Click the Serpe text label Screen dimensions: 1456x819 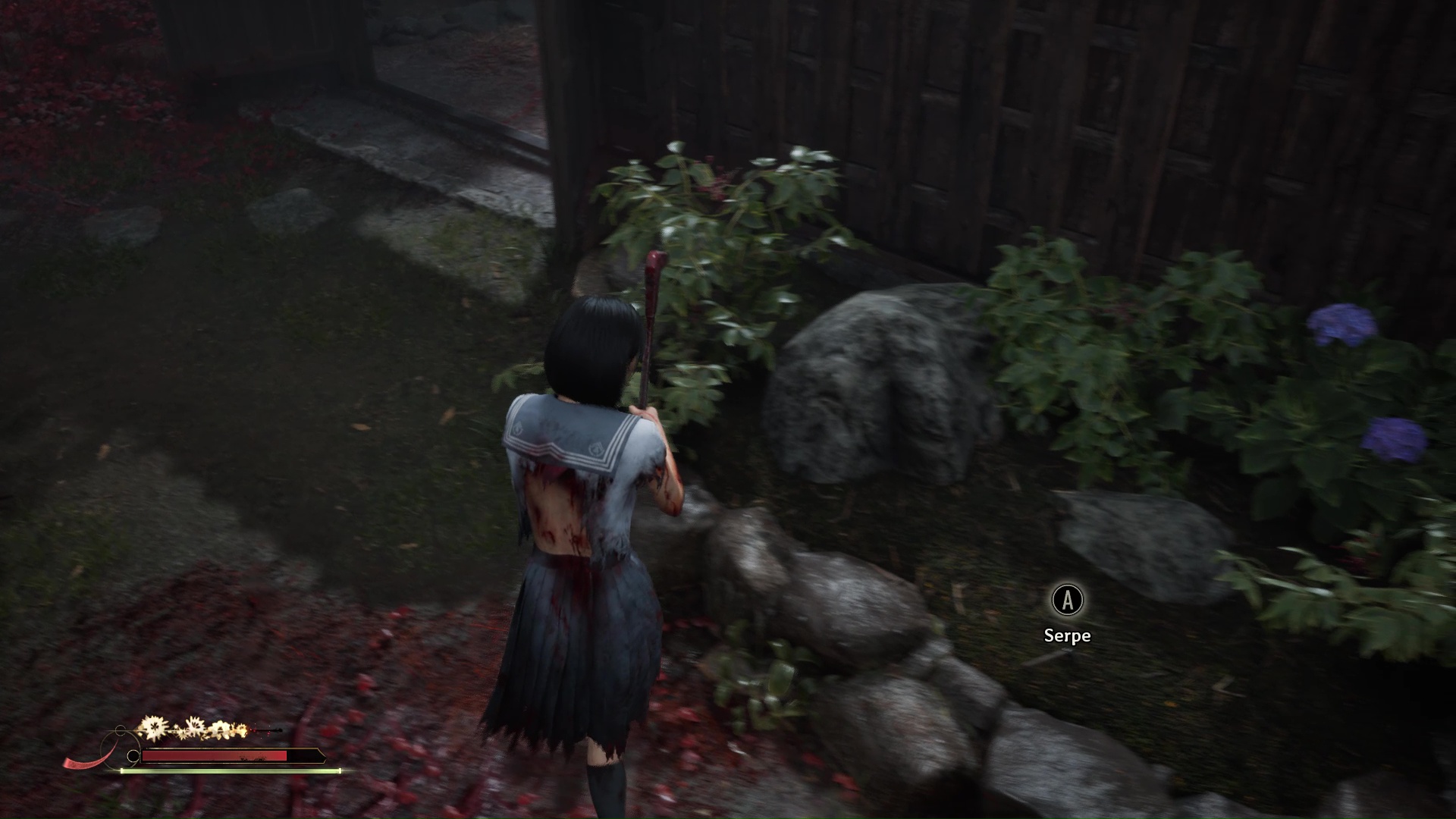point(1067,635)
